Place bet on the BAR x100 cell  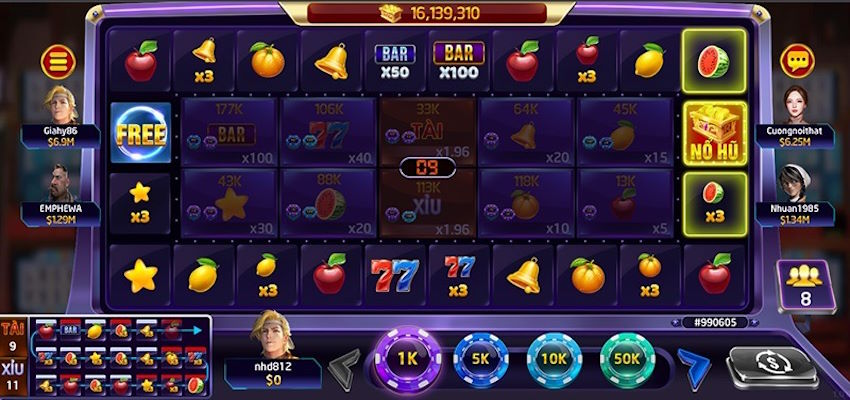pyautogui.click(x=229, y=131)
